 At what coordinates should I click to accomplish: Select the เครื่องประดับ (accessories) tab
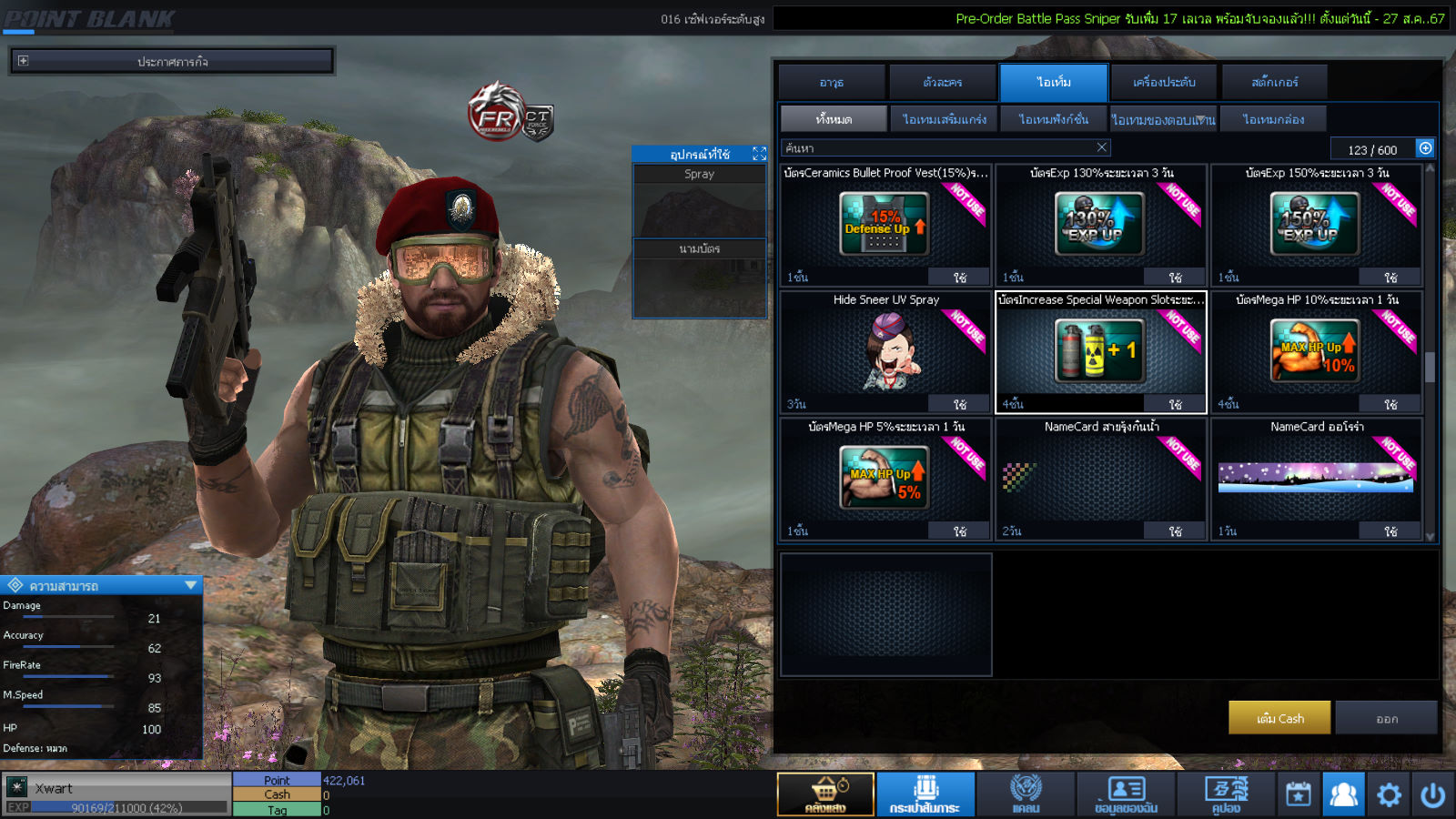(x=1164, y=82)
